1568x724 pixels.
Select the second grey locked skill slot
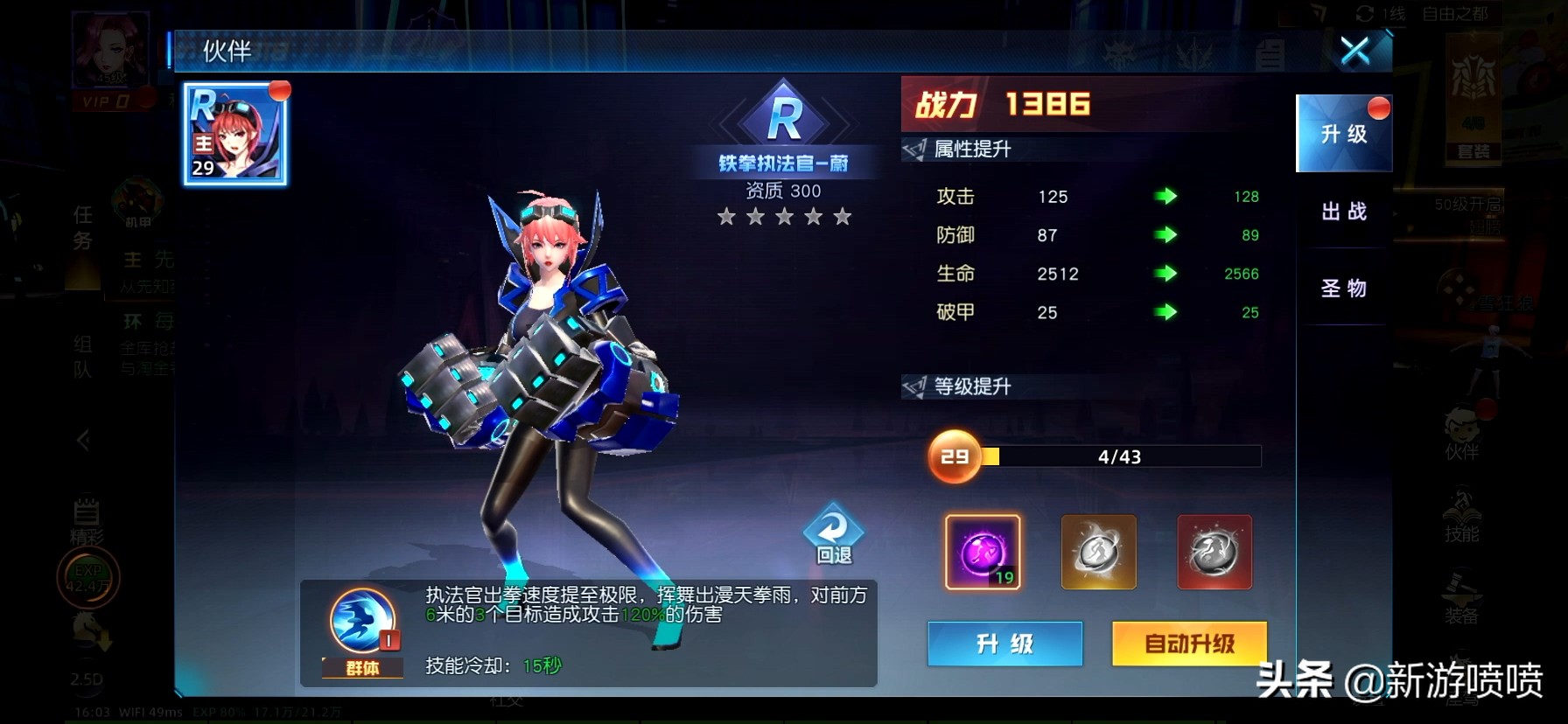coord(1214,553)
